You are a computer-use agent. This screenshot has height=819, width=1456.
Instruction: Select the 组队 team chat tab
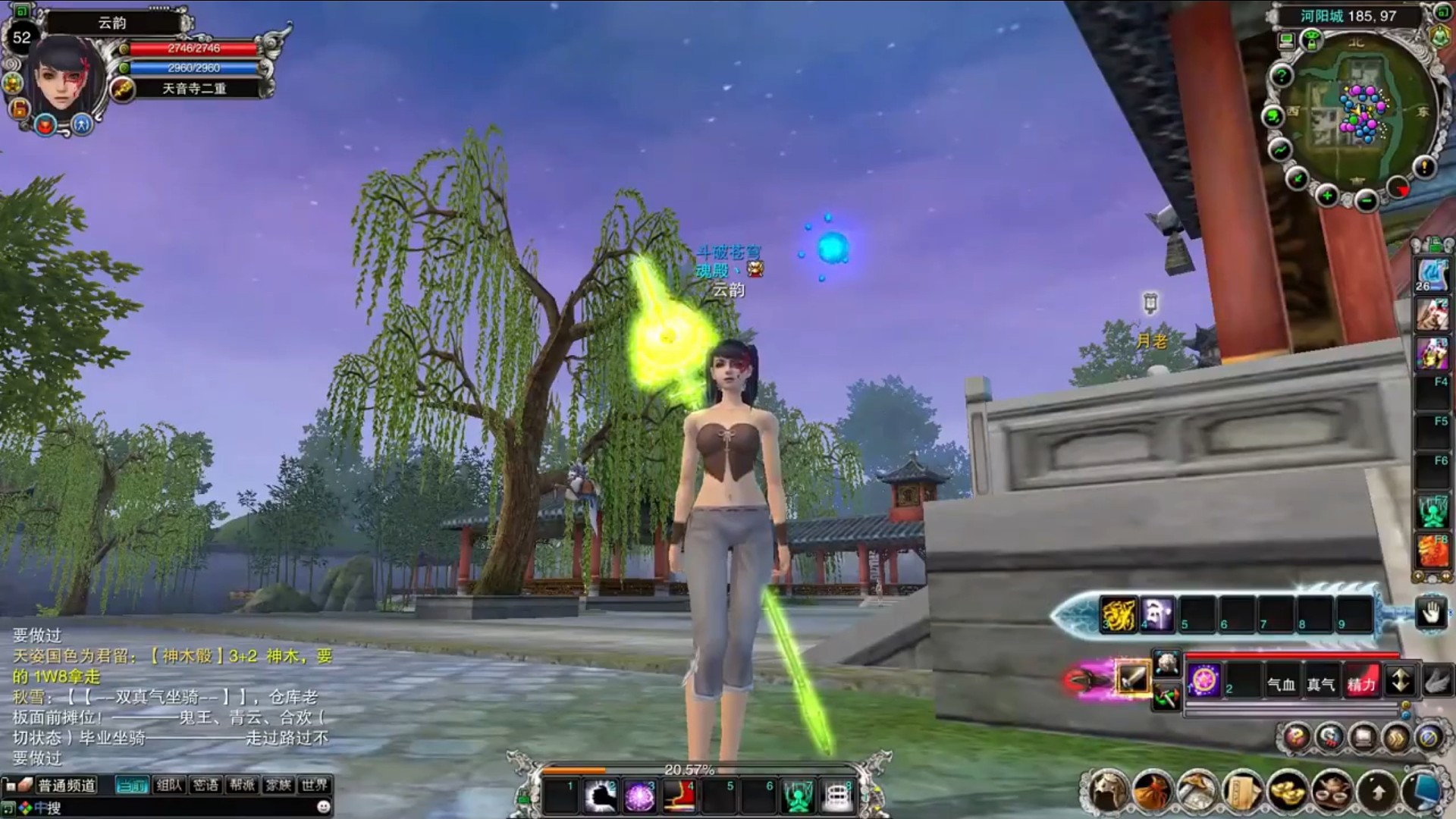tap(169, 786)
